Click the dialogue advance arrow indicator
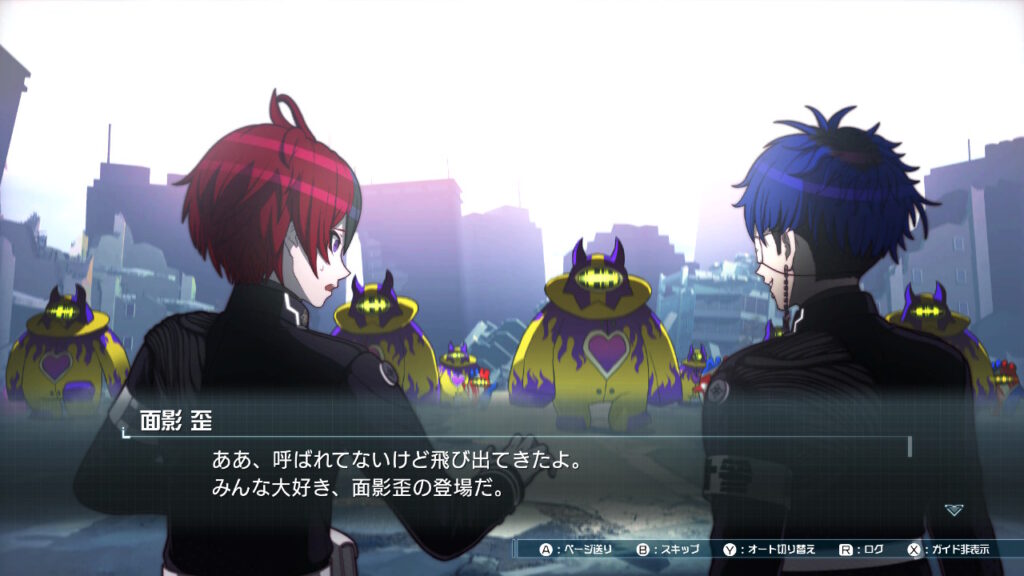The height and width of the screenshot is (576, 1024). pyautogui.click(x=954, y=510)
